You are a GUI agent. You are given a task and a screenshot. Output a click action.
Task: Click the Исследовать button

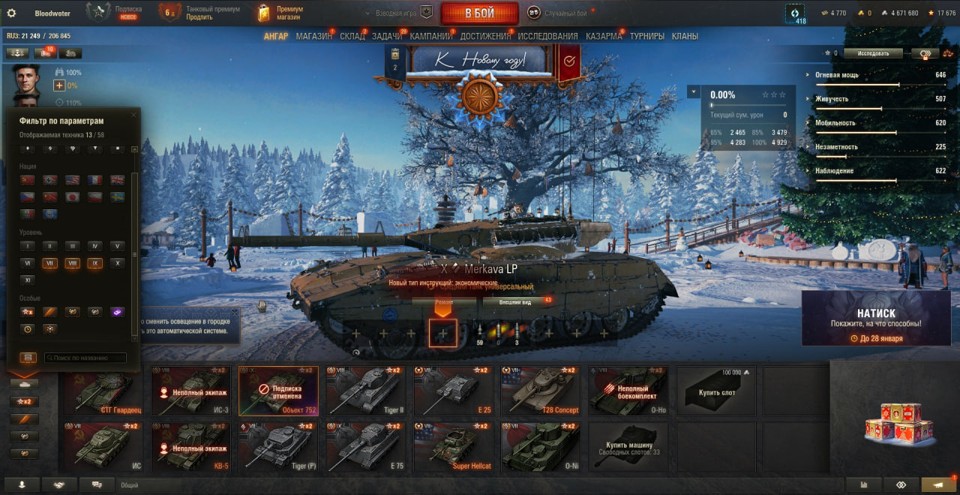(872, 53)
